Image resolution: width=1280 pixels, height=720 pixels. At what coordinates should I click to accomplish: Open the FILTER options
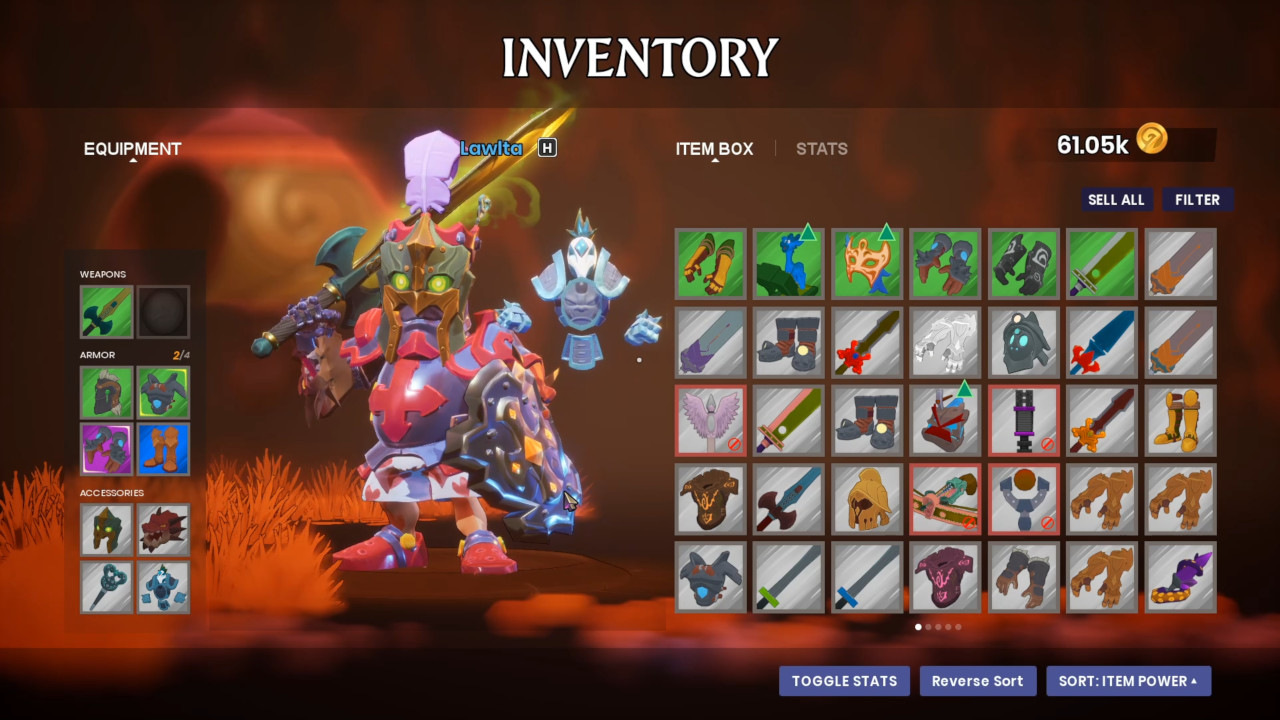1197,200
